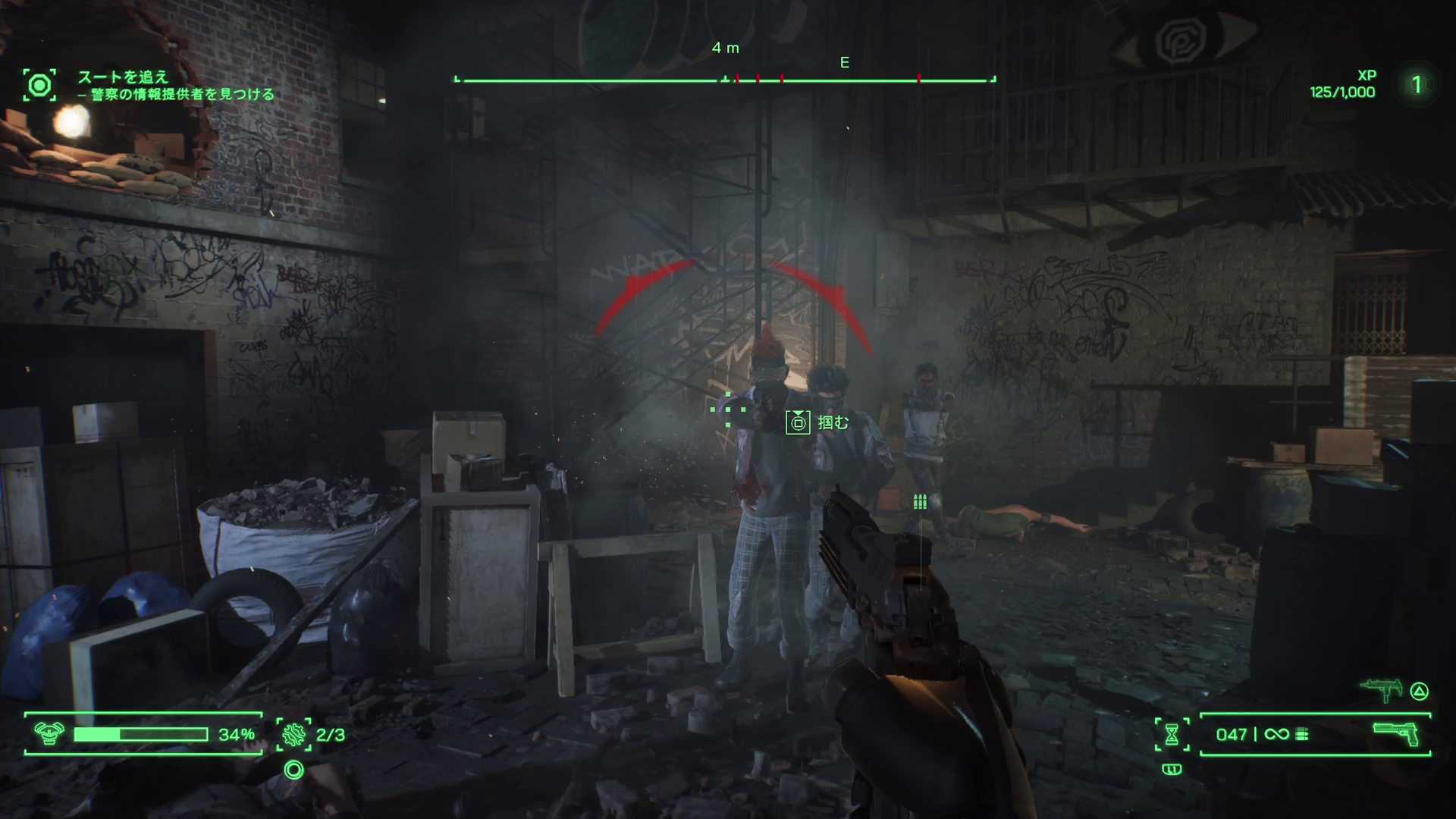Switch to the submachine gun icon
The height and width of the screenshot is (819, 1456).
[x=1381, y=690]
